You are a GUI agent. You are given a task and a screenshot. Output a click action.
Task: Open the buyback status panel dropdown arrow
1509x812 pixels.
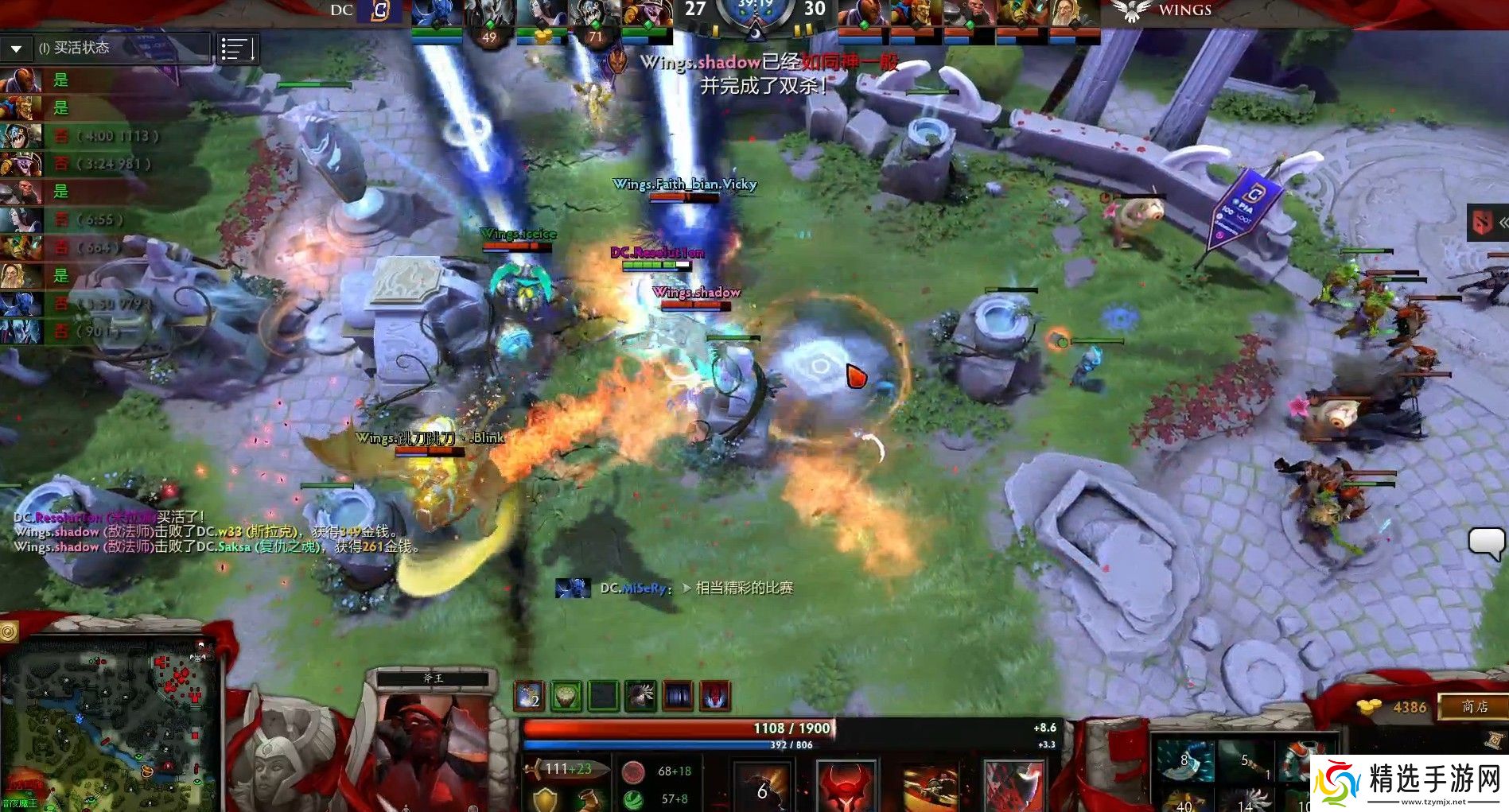[x=14, y=48]
